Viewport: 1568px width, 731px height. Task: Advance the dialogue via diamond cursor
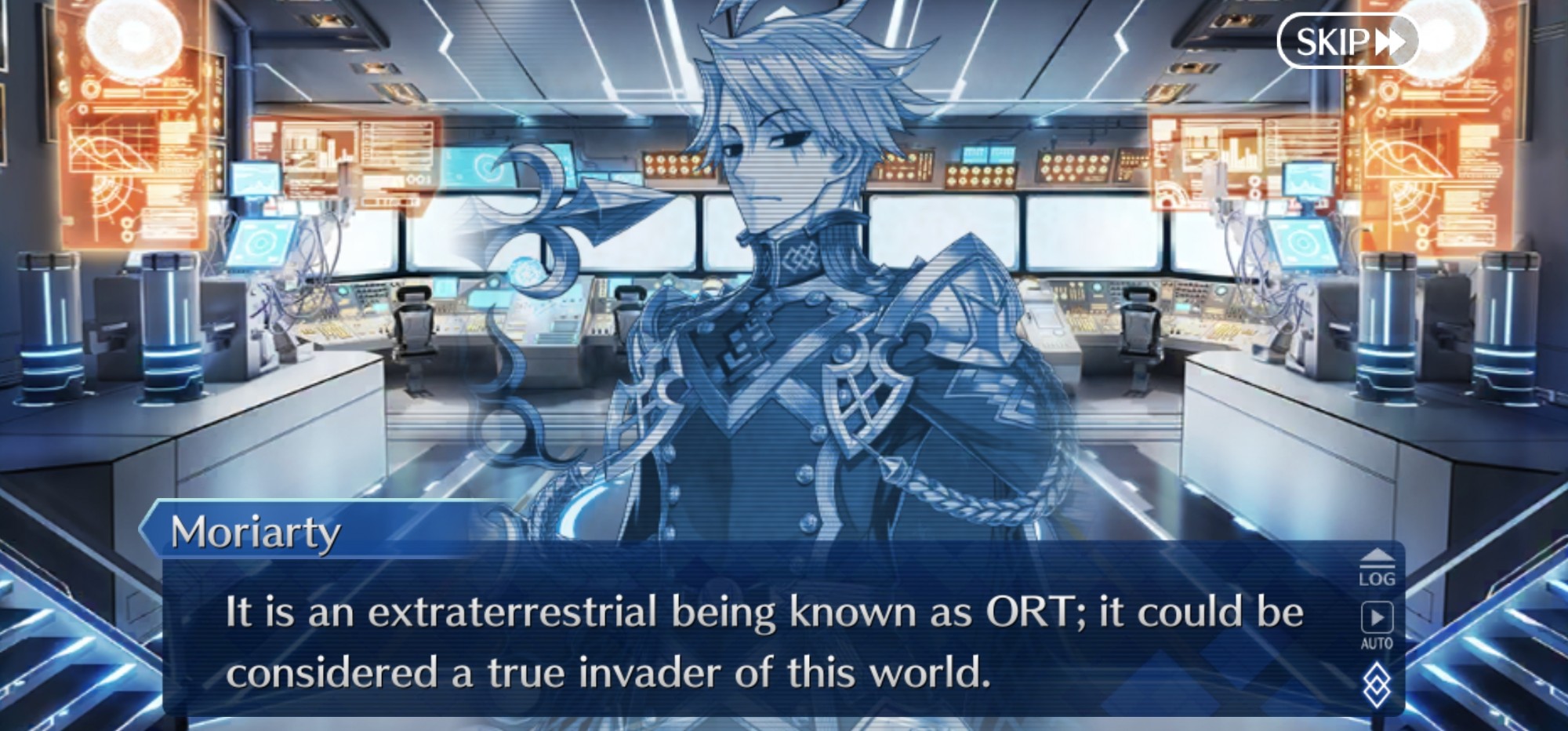click(1377, 685)
